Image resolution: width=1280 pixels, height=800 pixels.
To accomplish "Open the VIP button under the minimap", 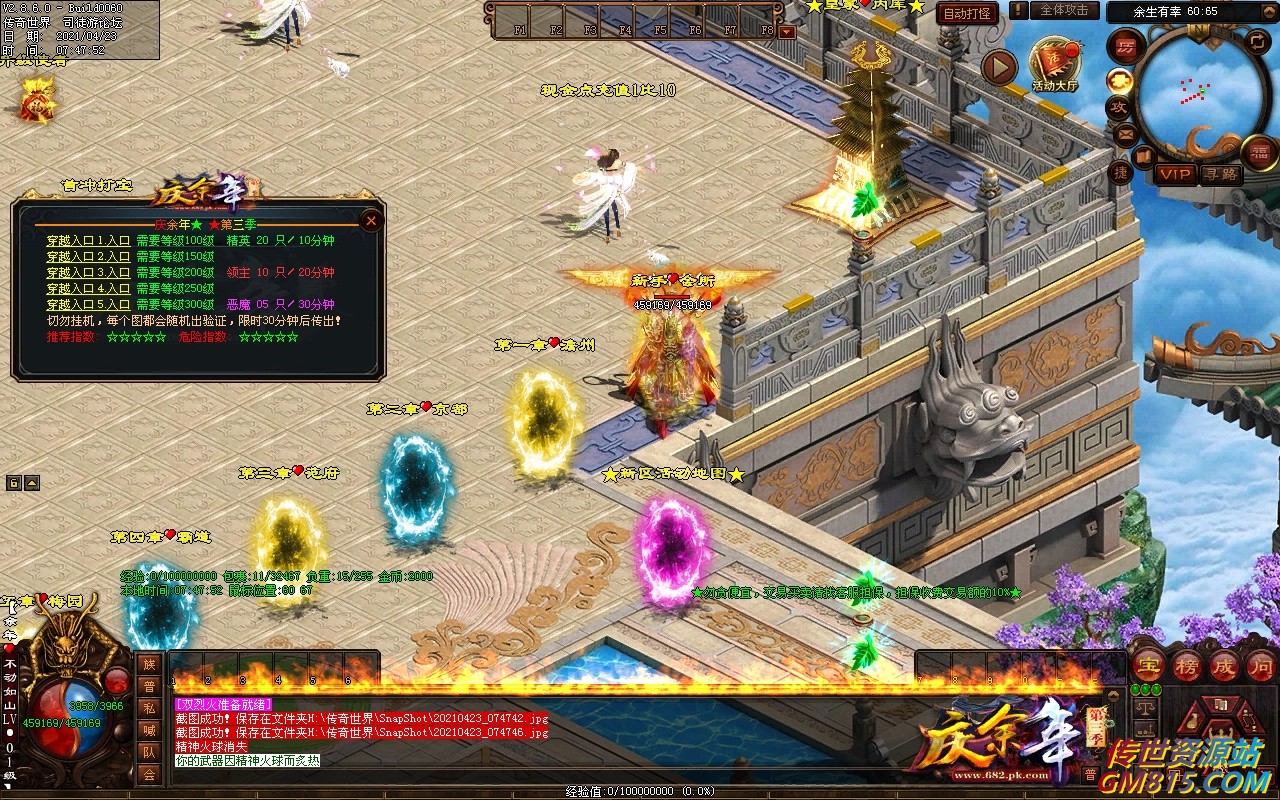I will click(x=1175, y=174).
